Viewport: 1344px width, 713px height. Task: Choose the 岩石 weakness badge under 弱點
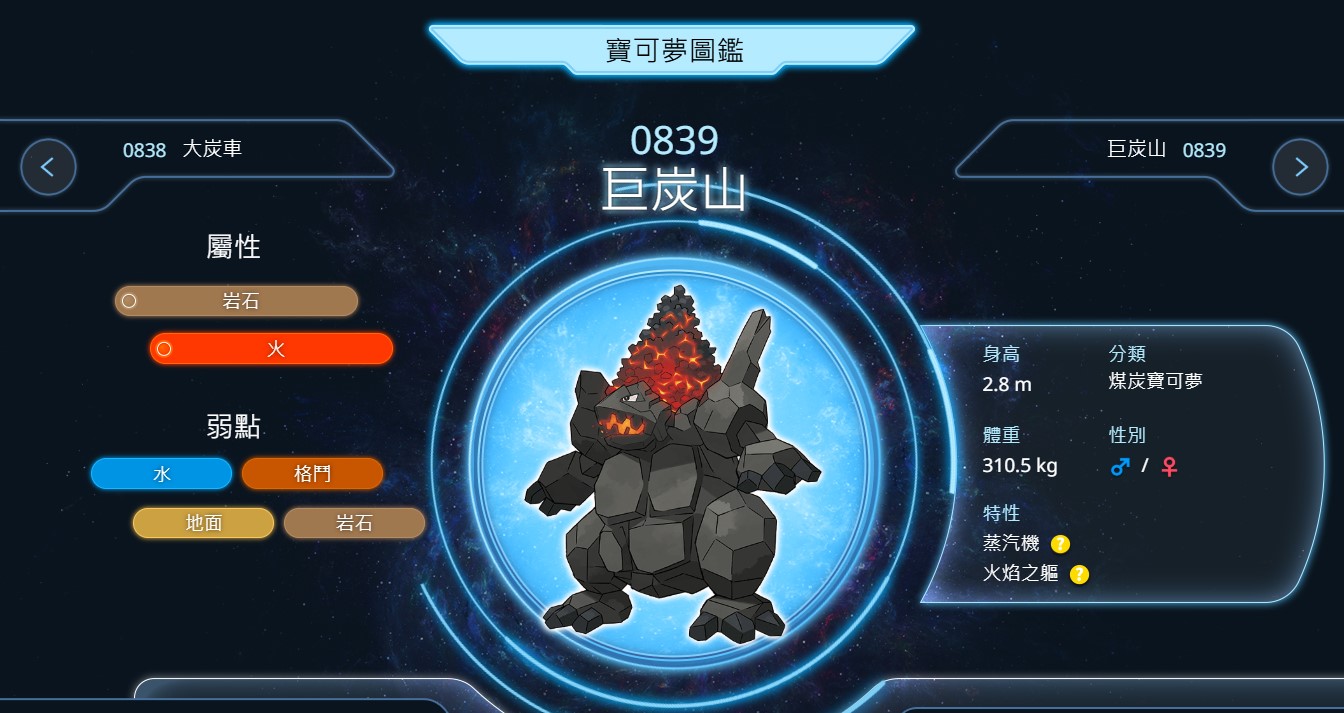click(354, 523)
